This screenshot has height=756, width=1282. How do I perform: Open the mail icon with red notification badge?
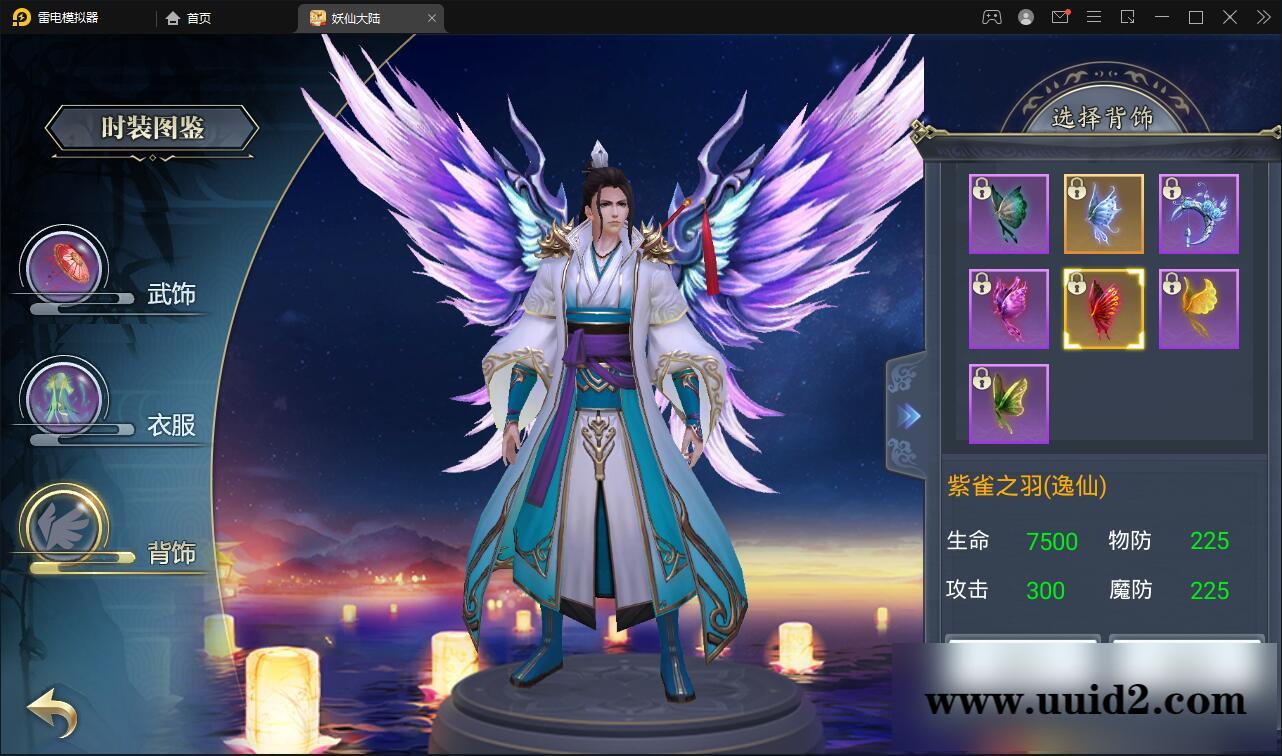1061,17
